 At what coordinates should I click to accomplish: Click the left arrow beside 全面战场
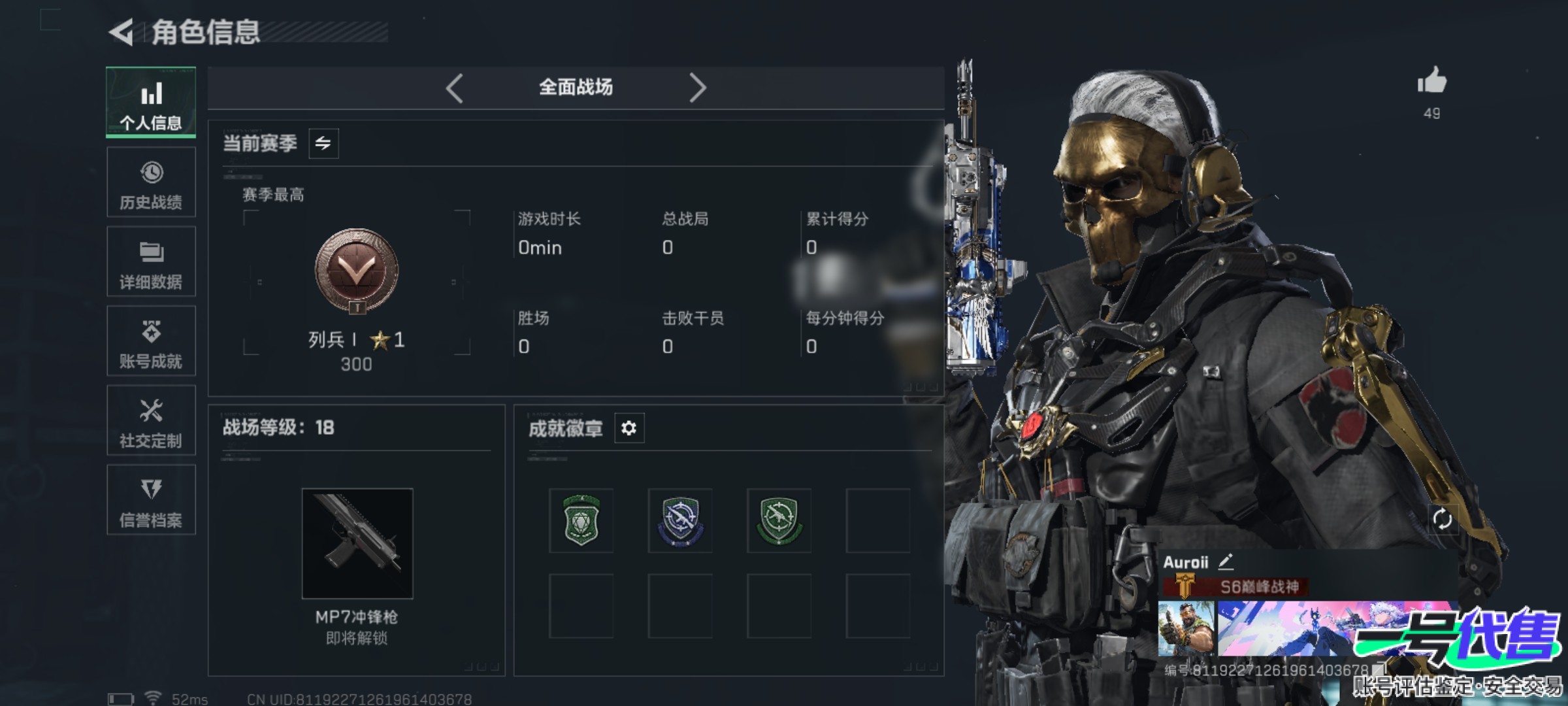(x=455, y=88)
